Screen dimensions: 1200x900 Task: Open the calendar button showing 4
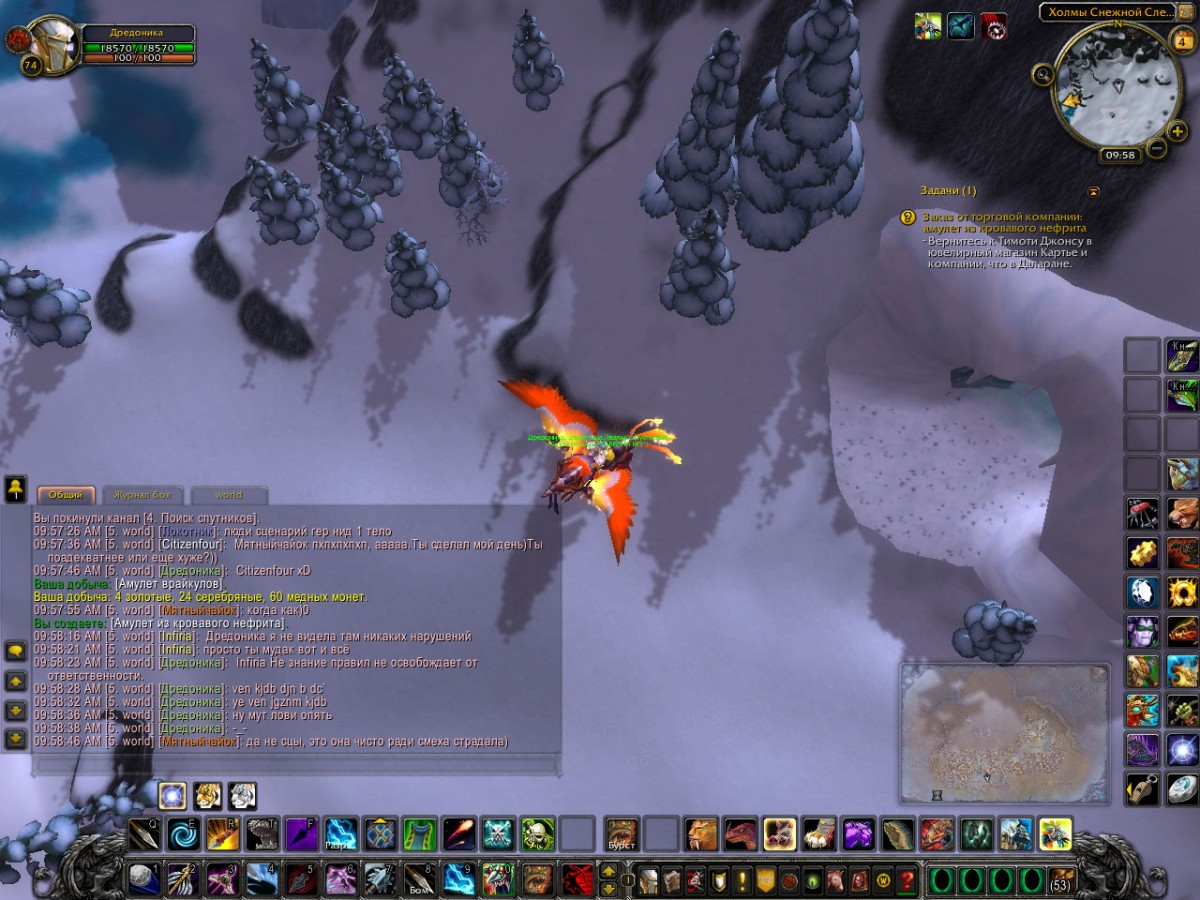[x=1180, y=42]
